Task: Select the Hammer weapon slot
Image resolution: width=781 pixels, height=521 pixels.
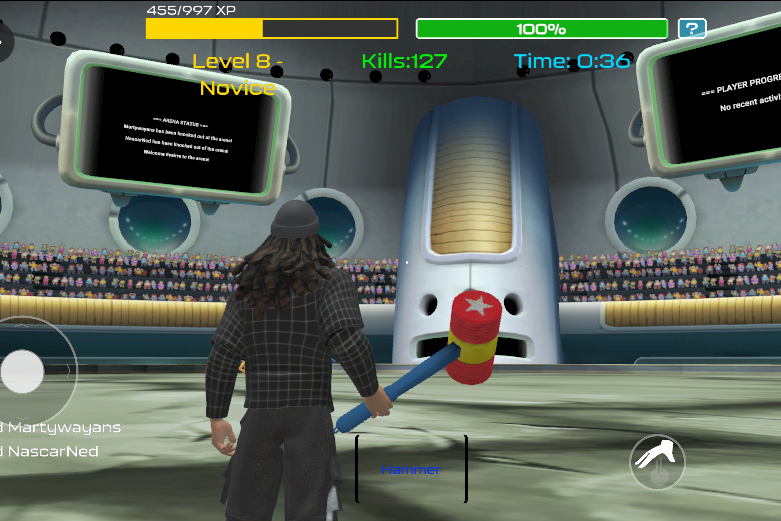Action: 411,469
